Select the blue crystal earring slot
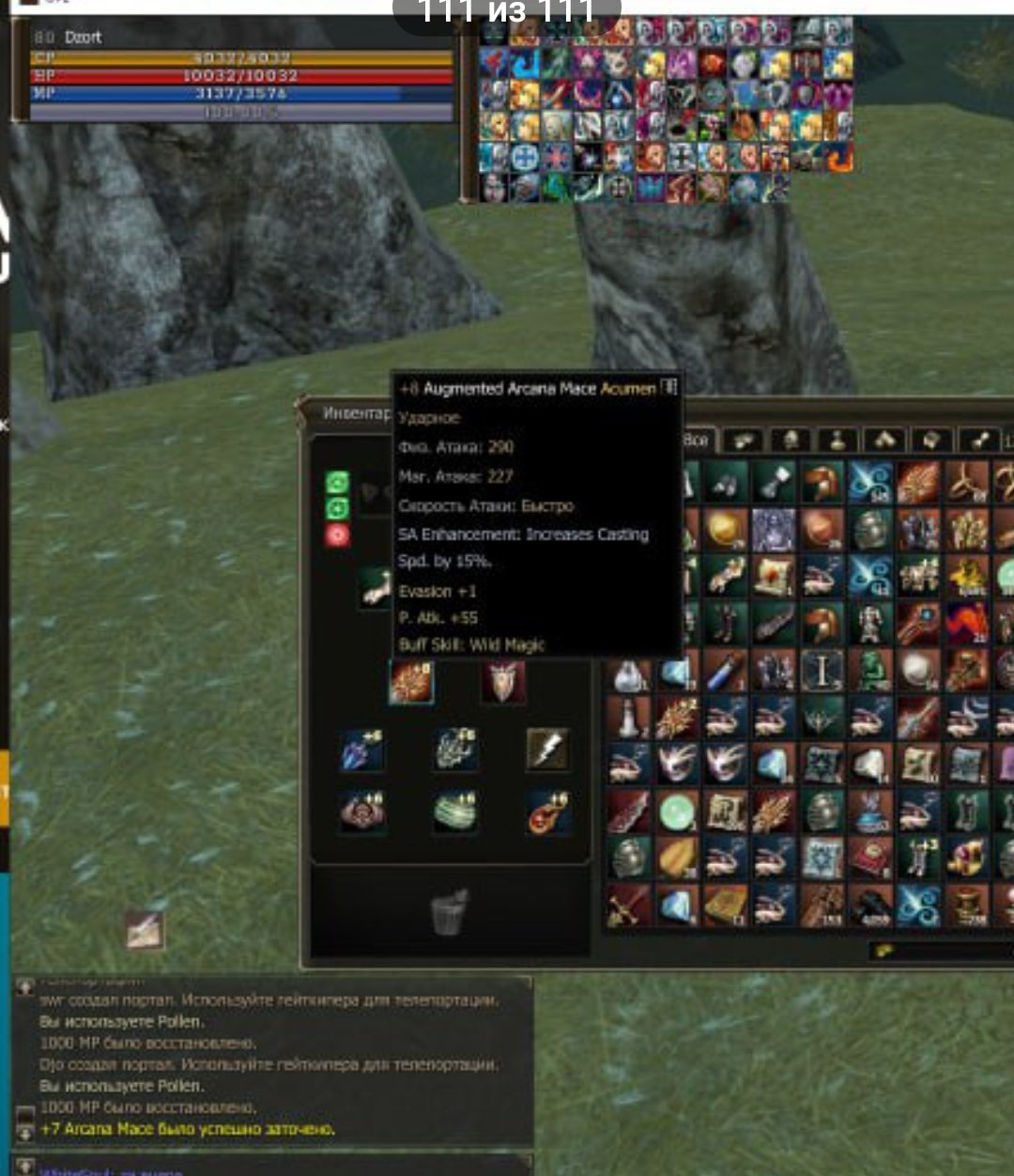The width and height of the screenshot is (1014, 1176). (362, 750)
